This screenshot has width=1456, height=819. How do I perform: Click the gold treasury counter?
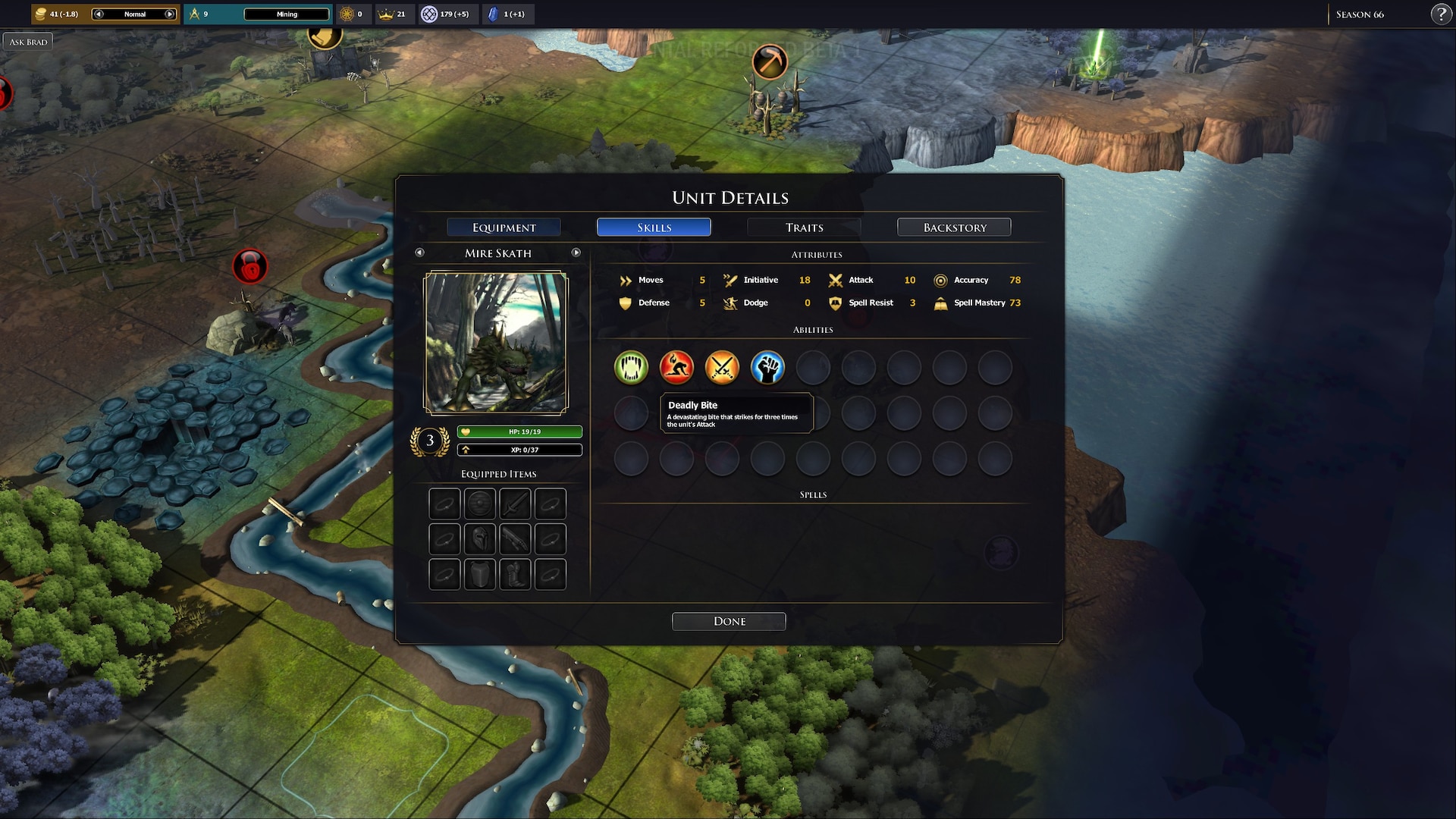click(x=57, y=14)
